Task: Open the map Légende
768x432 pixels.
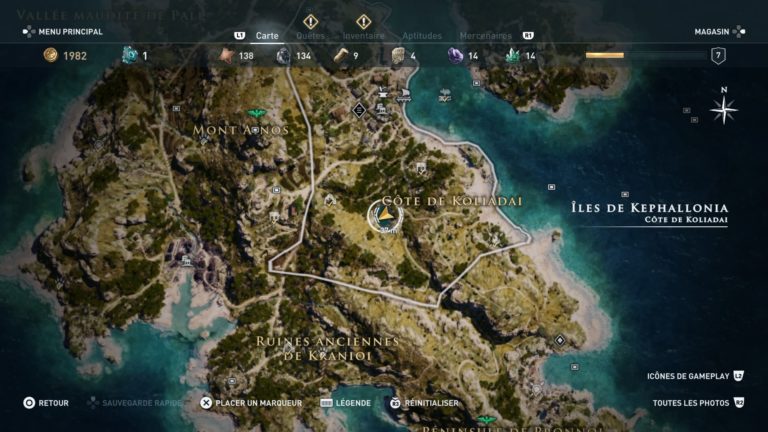Action: pos(346,403)
